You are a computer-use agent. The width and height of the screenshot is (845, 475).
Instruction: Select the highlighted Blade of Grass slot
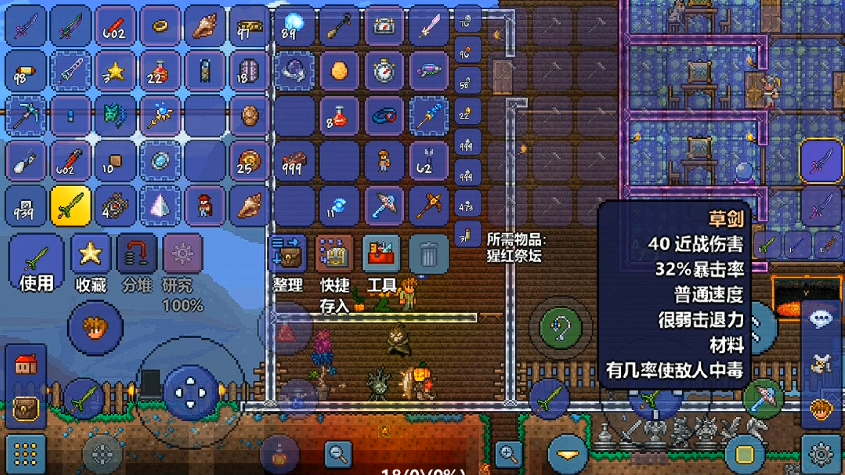coord(71,206)
